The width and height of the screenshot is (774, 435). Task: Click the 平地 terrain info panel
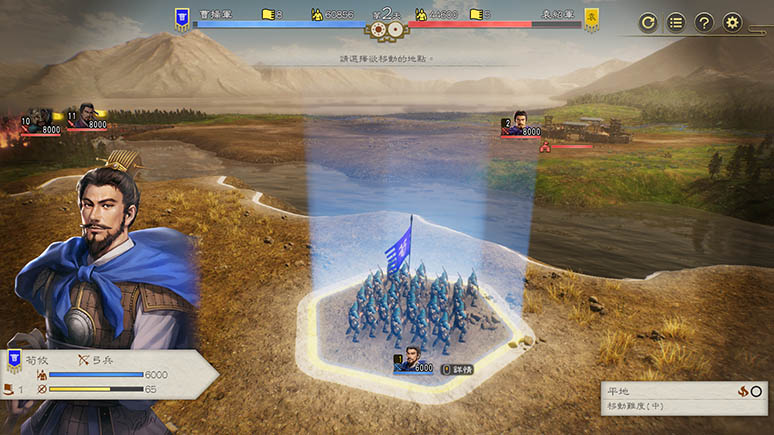tap(684, 398)
